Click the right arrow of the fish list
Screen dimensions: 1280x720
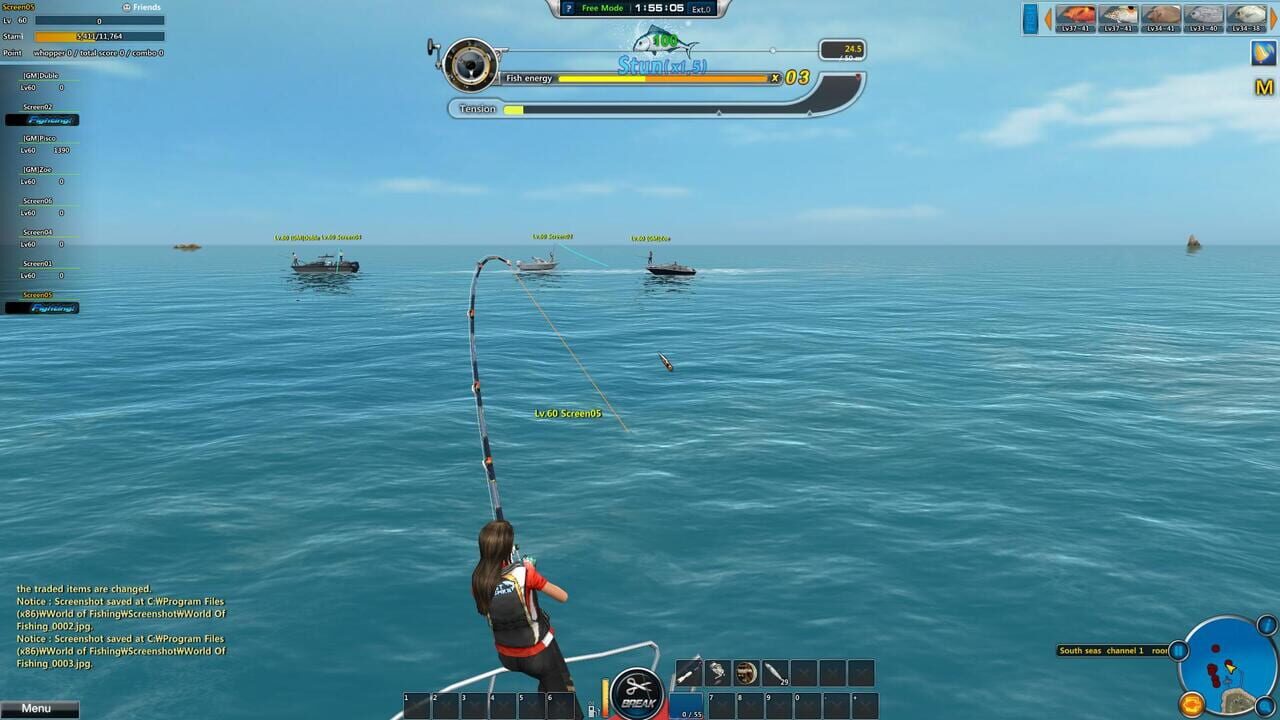[1273, 16]
